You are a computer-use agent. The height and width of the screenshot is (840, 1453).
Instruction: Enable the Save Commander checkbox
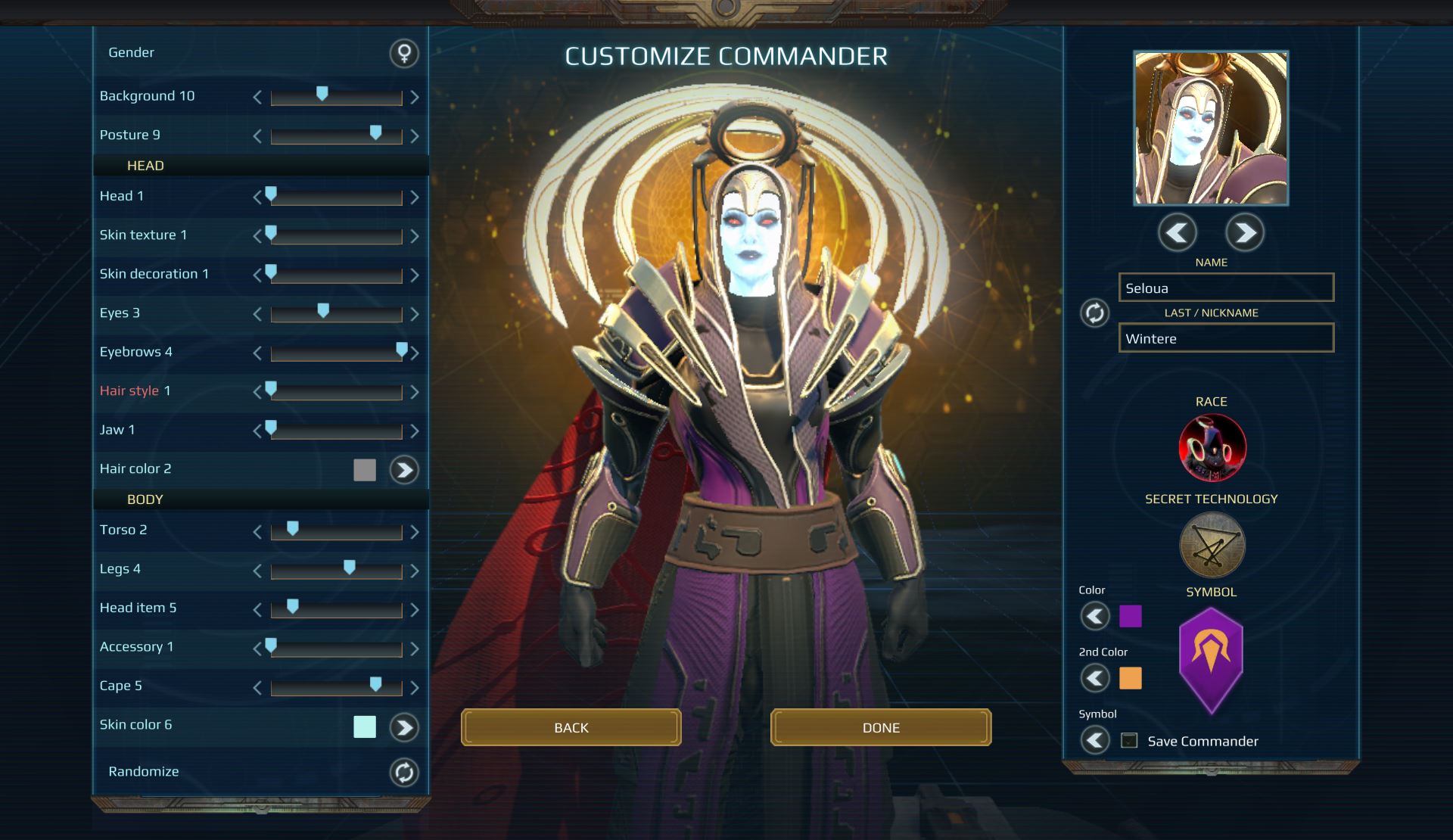coord(1129,741)
